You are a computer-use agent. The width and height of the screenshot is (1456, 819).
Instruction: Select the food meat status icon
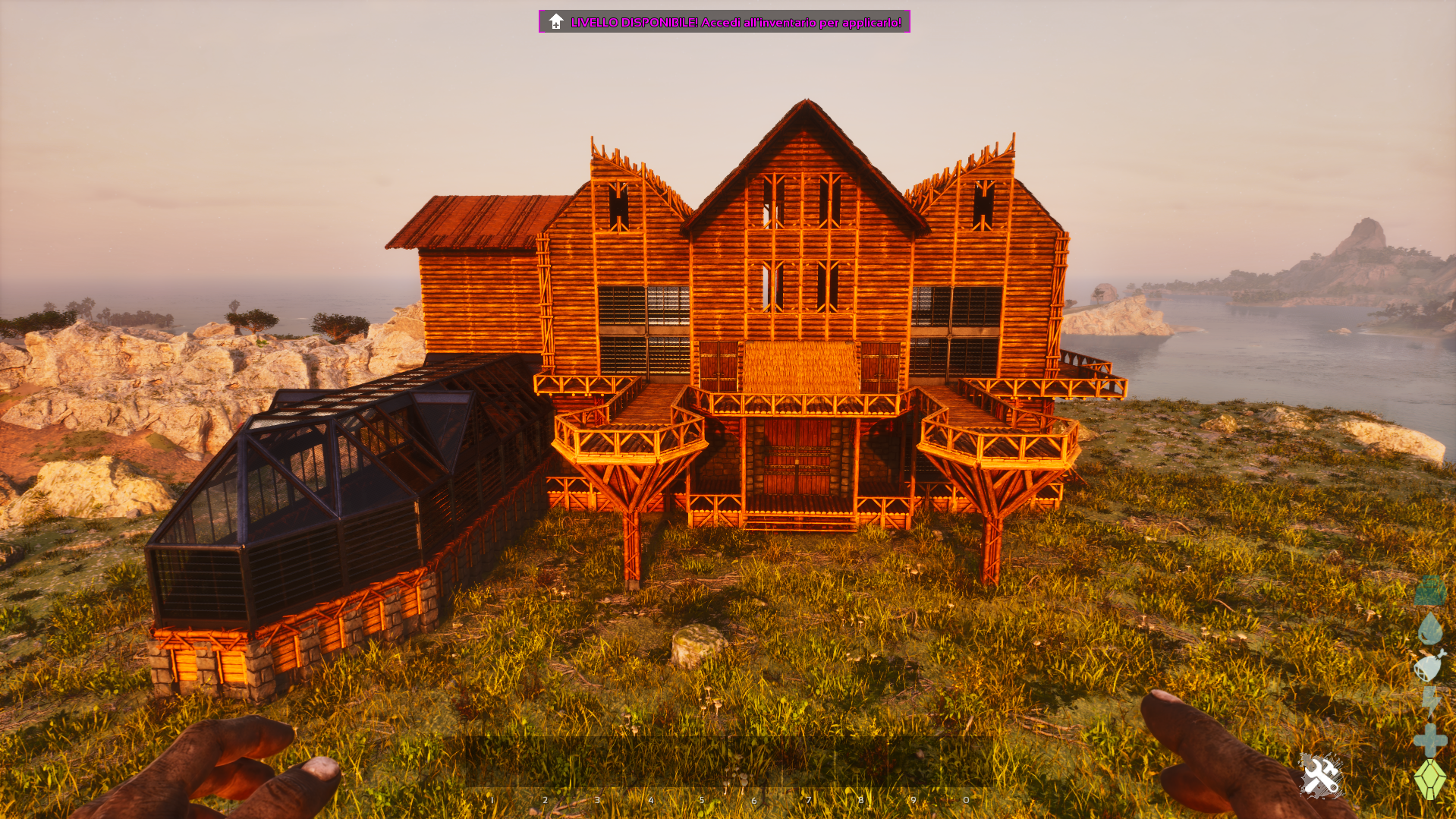pyautogui.click(x=1429, y=666)
